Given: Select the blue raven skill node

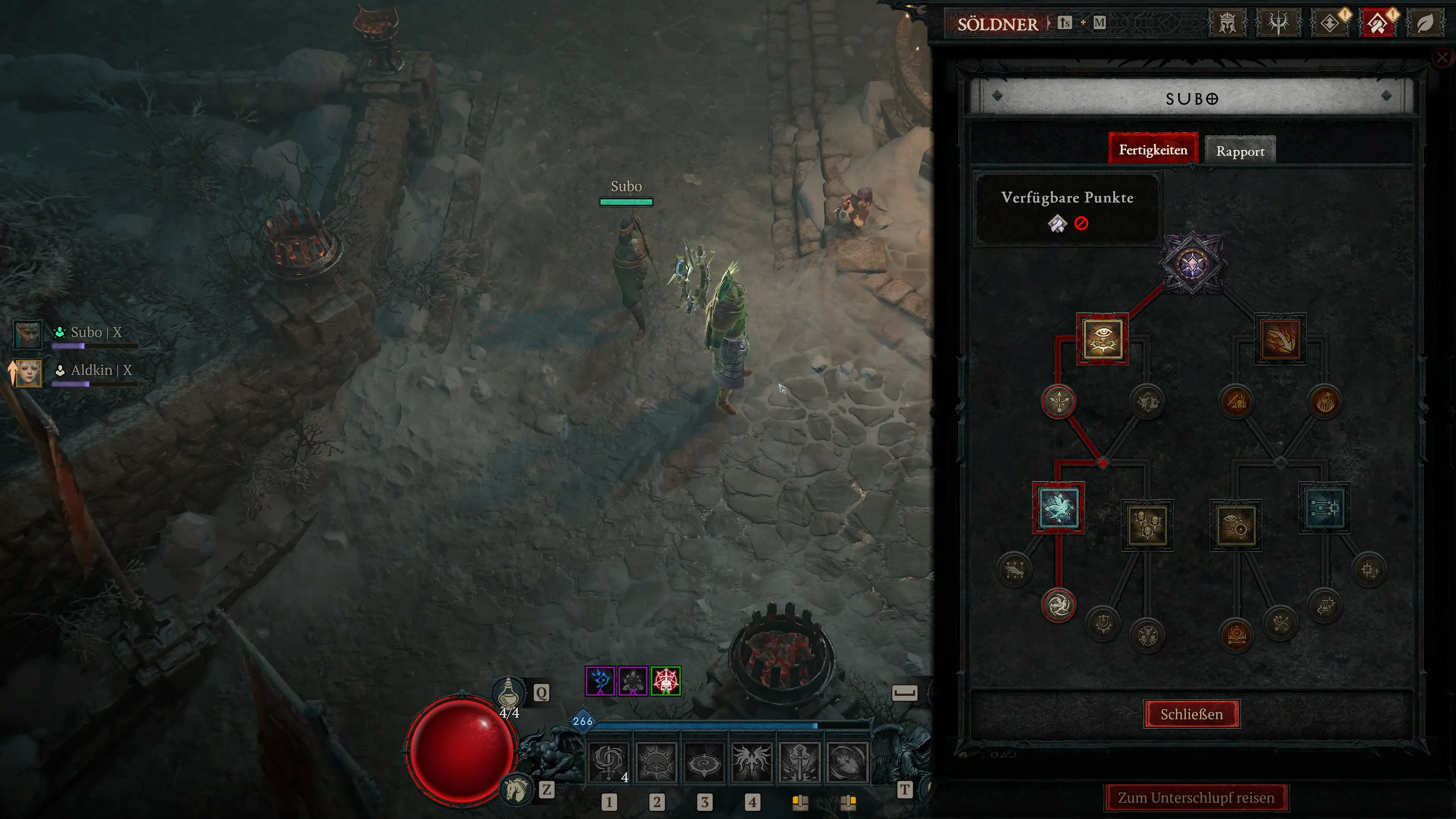Looking at the screenshot, I should coord(1058,508).
